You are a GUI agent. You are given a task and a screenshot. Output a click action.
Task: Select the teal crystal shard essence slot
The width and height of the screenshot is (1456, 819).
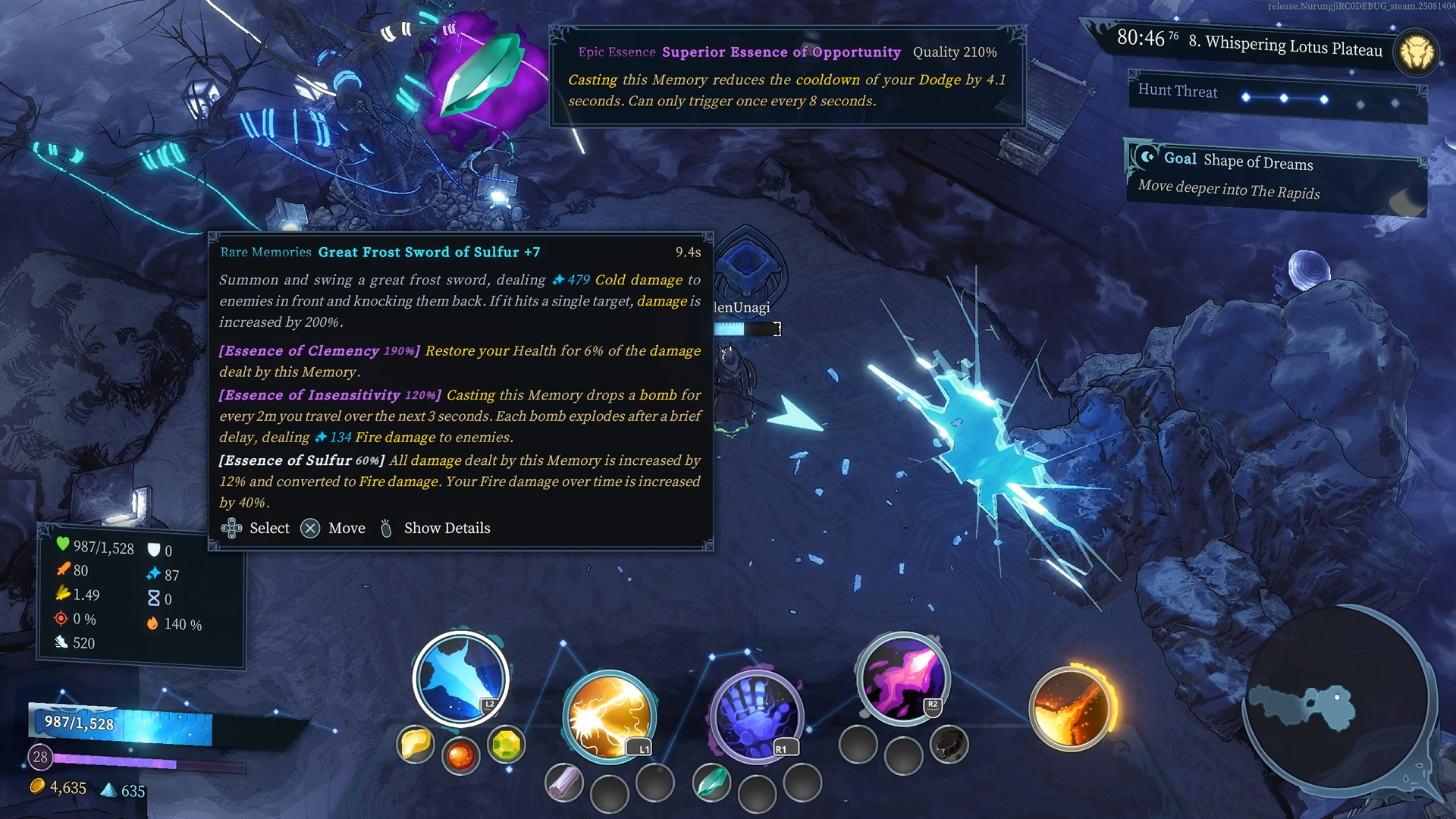coord(711,783)
